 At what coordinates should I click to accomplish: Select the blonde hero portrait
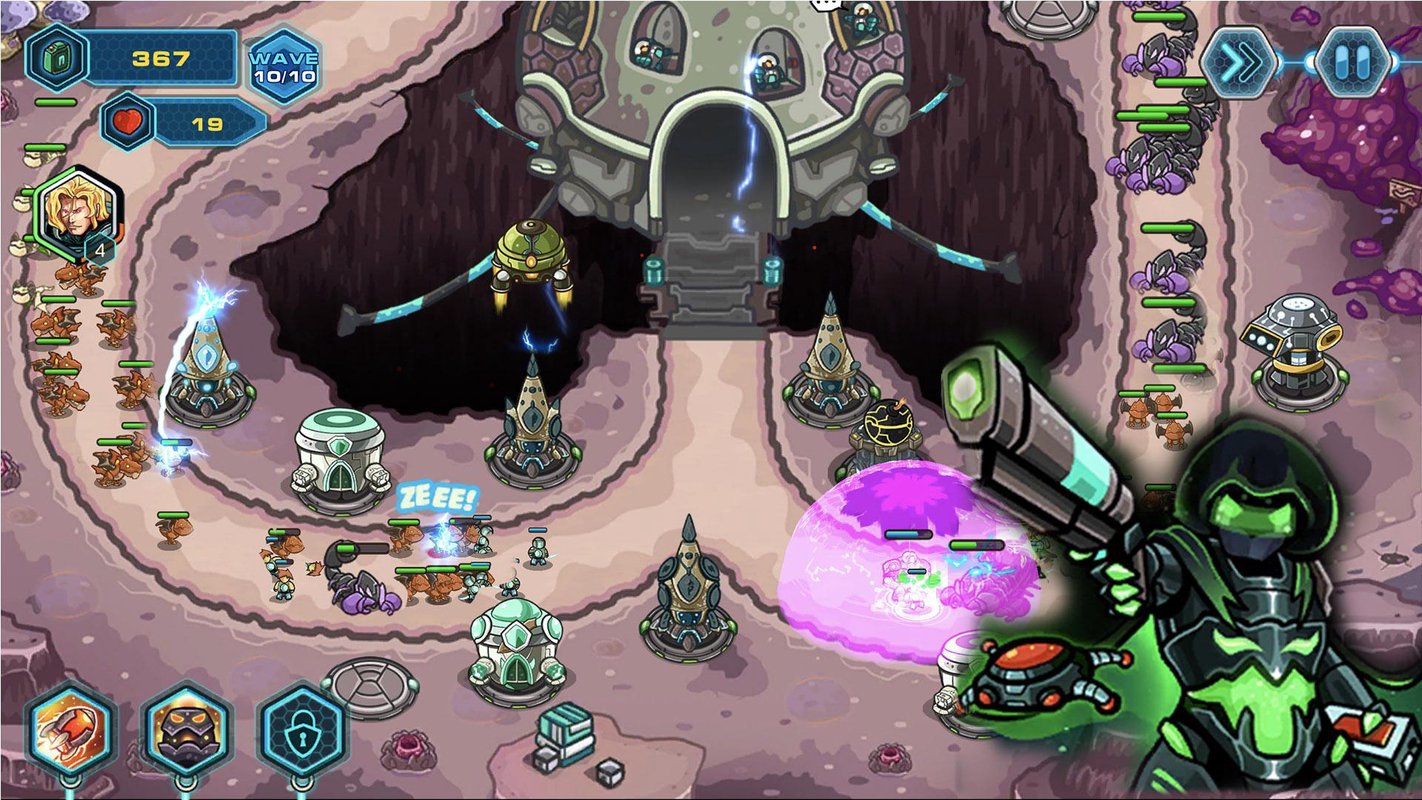click(75, 214)
